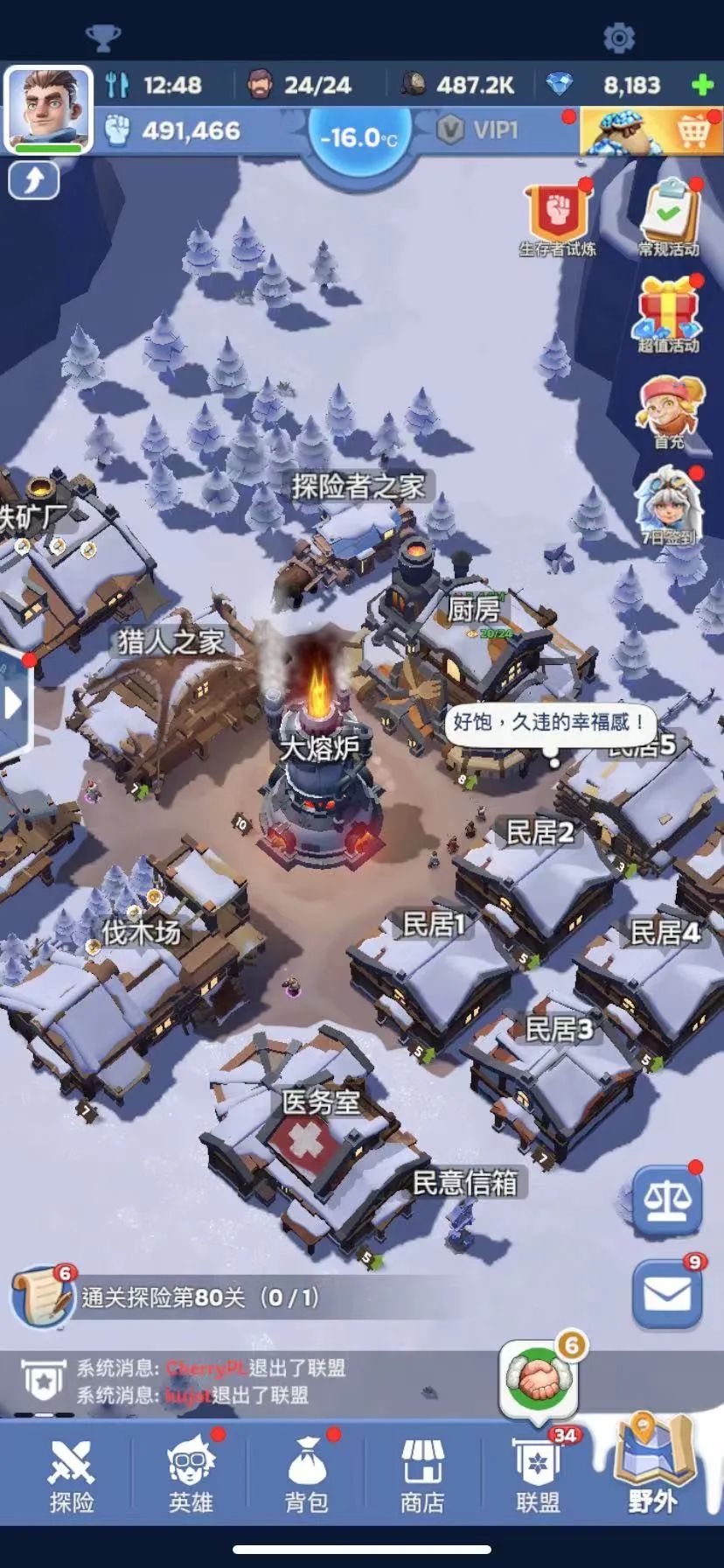724x1568 pixels.
Task: Tap the trophy ranking icon
Action: click(x=102, y=38)
